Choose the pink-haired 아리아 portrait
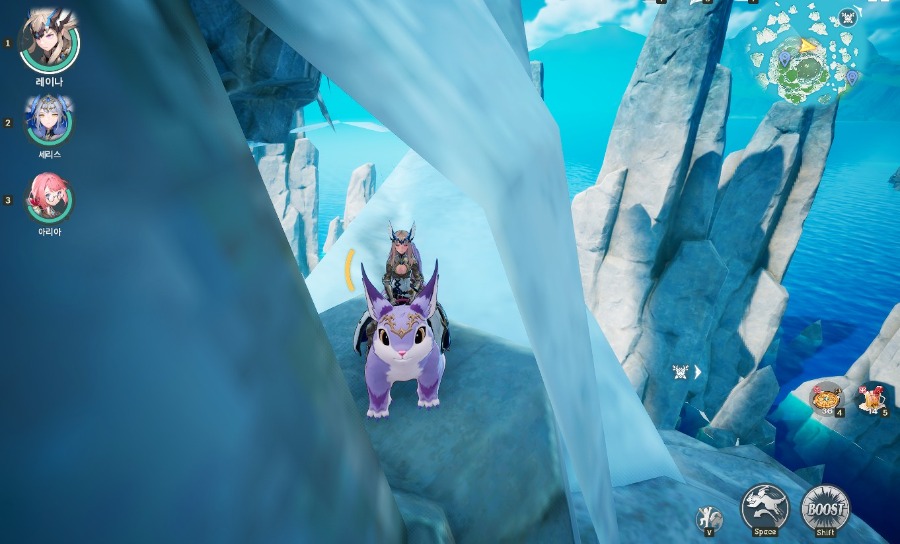 click(x=49, y=198)
